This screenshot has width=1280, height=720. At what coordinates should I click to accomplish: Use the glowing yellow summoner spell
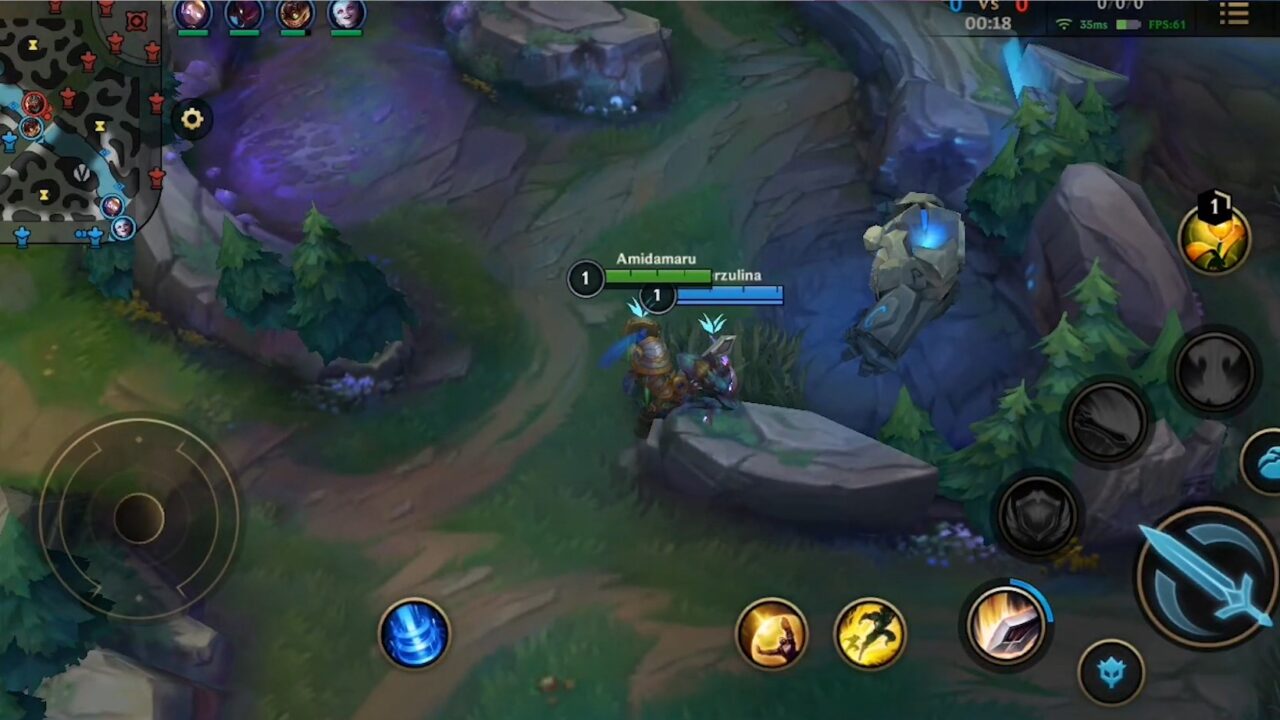[771, 633]
